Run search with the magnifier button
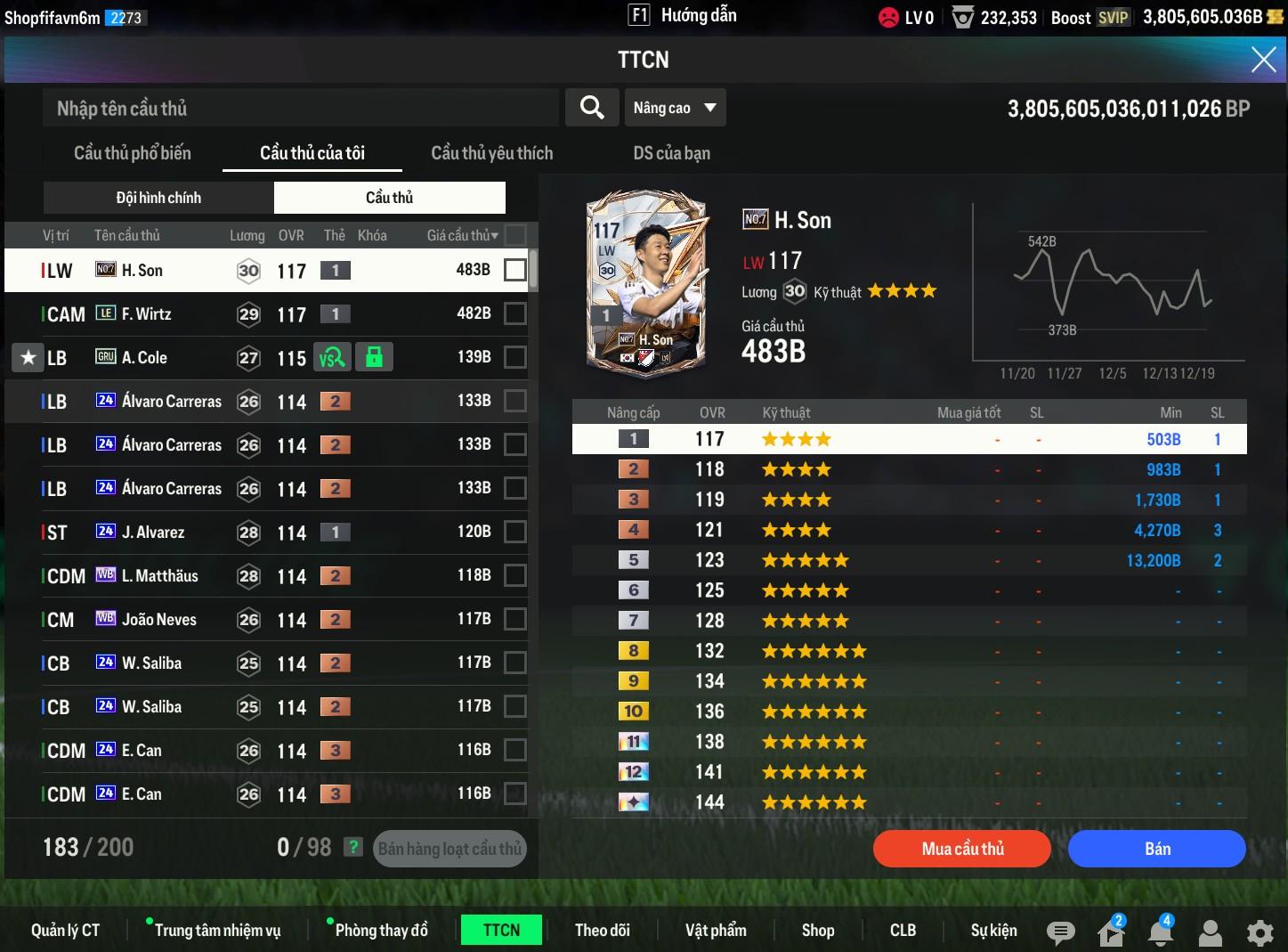The image size is (1288, 952). pyautogui.click(x=592, y=108)
